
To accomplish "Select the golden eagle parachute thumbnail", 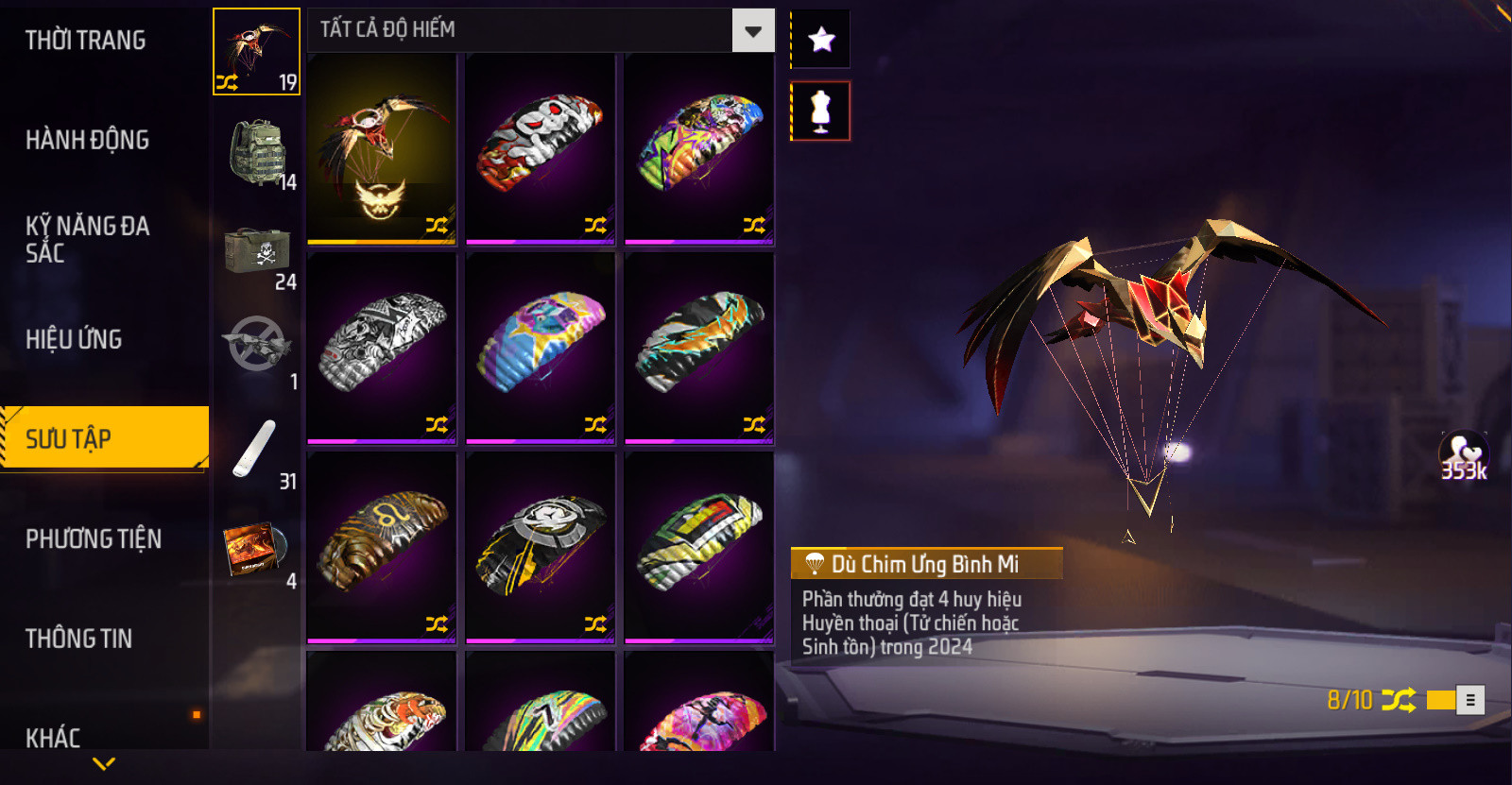I will click(382, 148).
